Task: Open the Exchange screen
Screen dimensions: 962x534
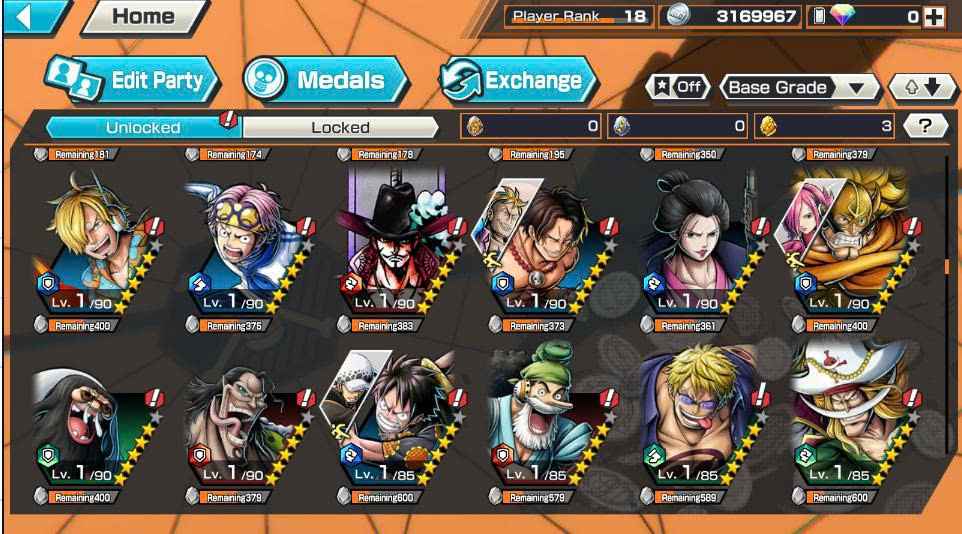Action: (x=518, y=80)
